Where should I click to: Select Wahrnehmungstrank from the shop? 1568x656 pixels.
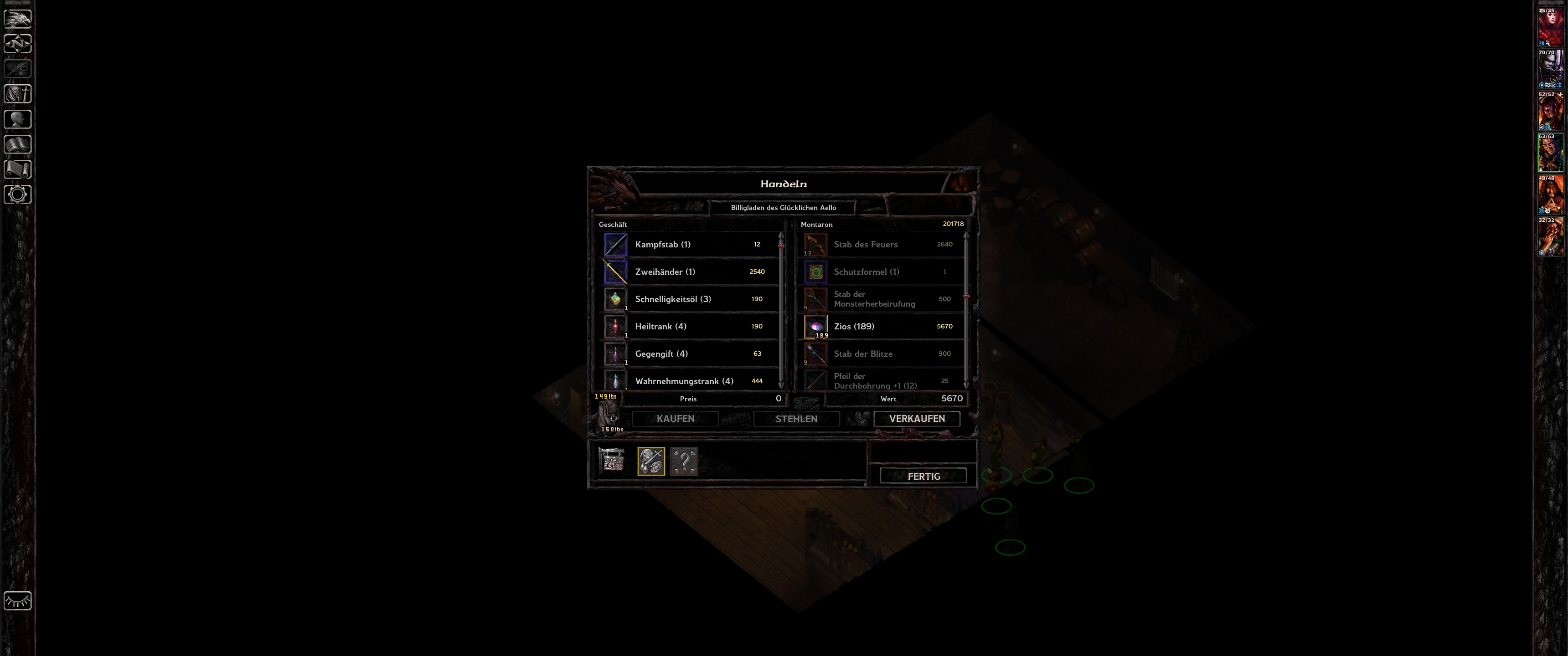click(688, 381)
